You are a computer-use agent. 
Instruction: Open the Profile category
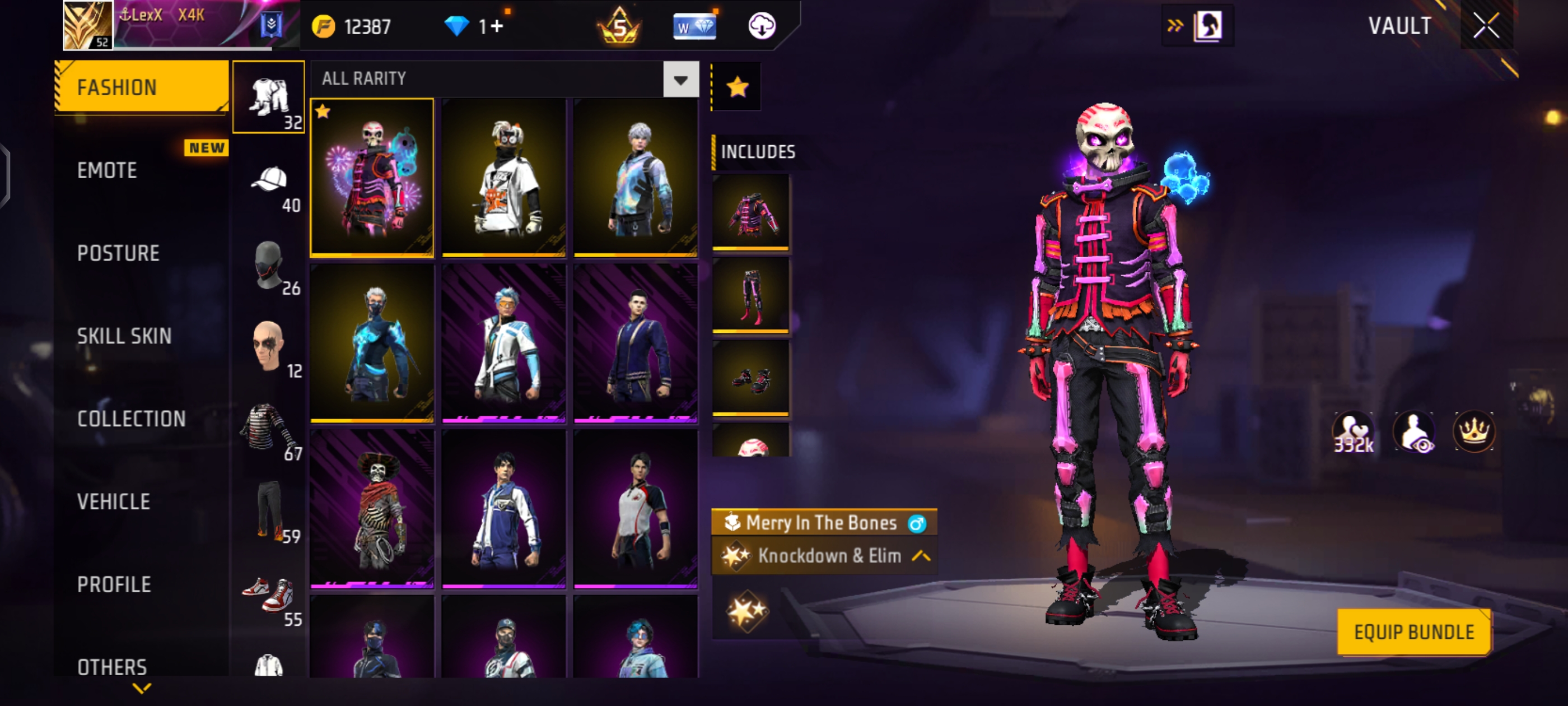click(114, 585)
